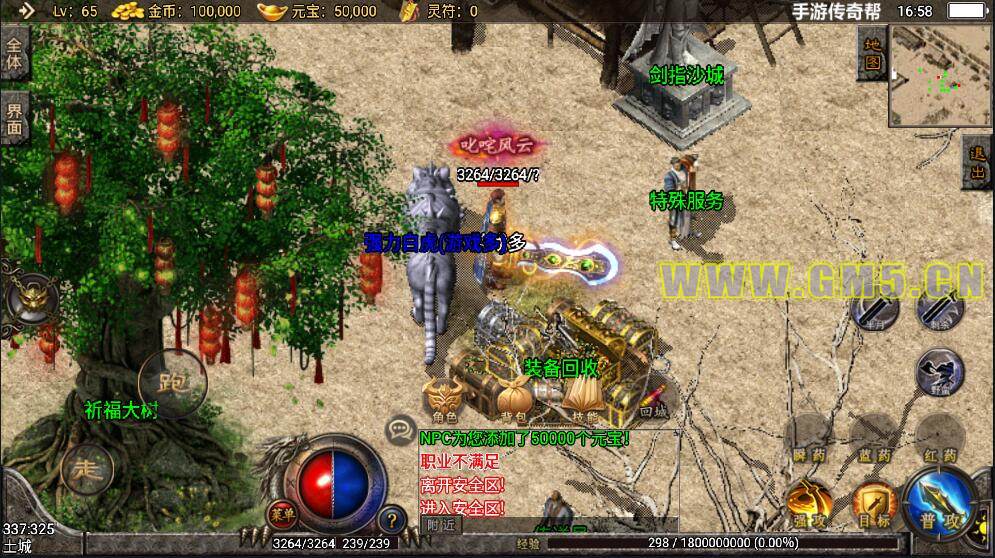
Task: Open the 地图 map button
Action: pyautogui.click(x=872, y=53)
